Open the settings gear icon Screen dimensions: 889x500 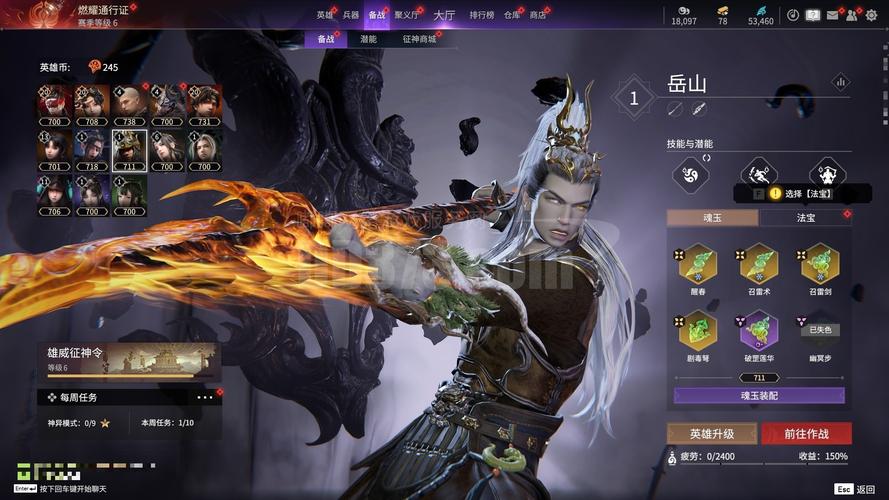(x=871, y=15)
